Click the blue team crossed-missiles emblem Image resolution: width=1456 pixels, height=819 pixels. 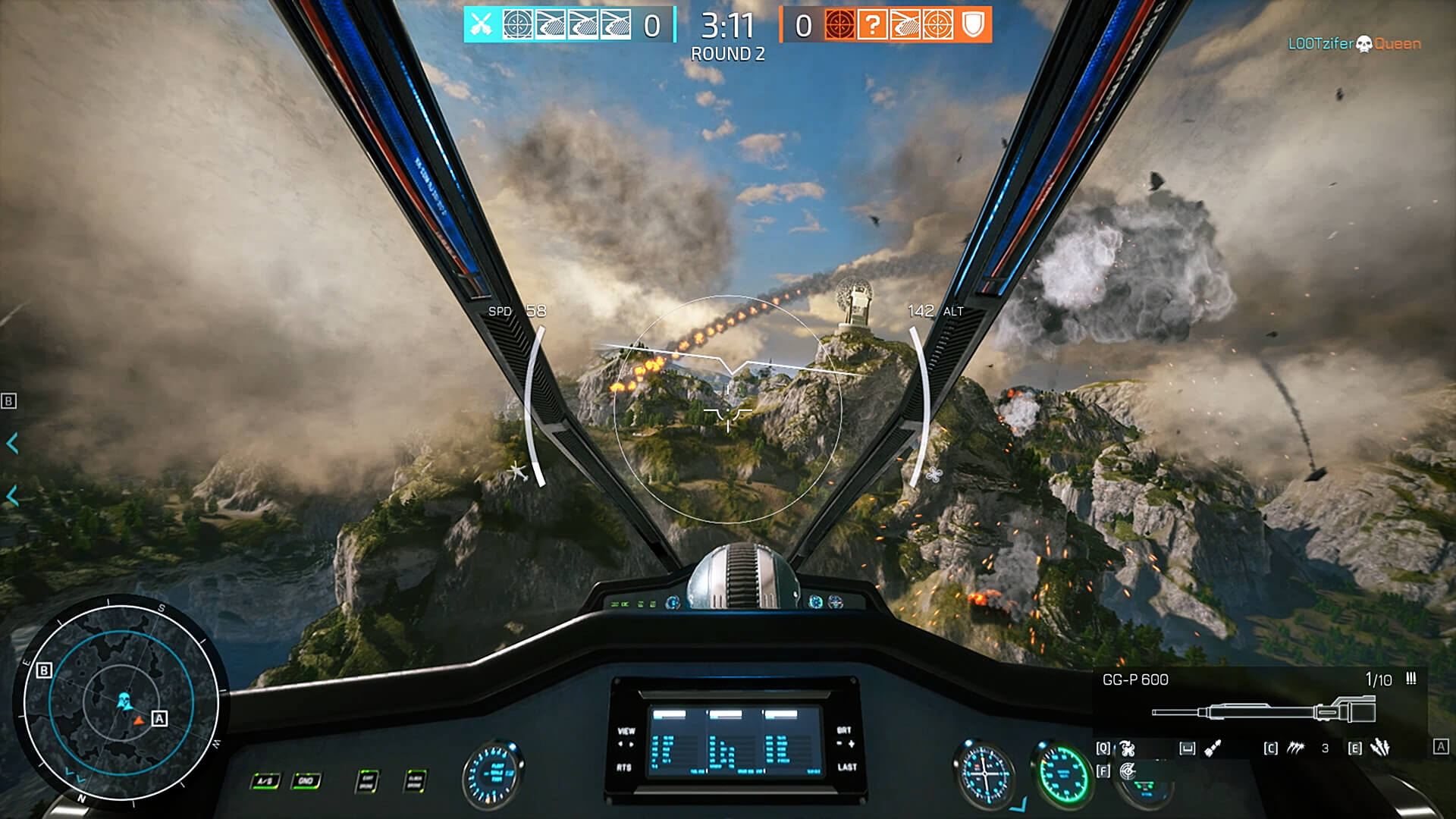[x=481, y=25]
